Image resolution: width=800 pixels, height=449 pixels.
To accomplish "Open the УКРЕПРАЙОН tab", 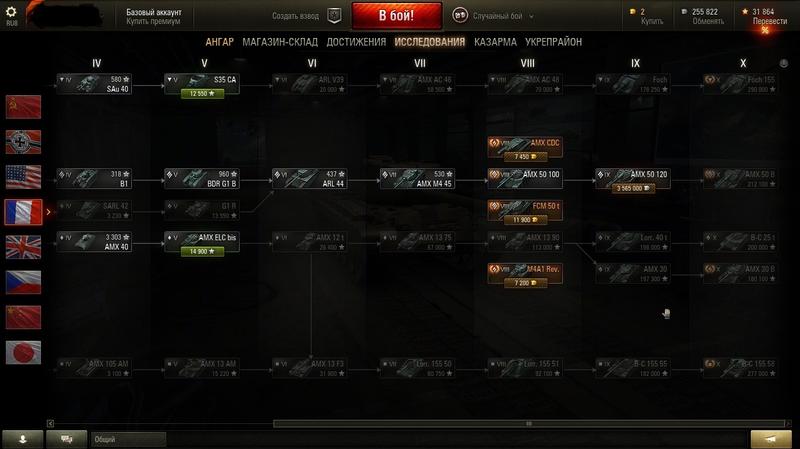I will coord(554,42).
